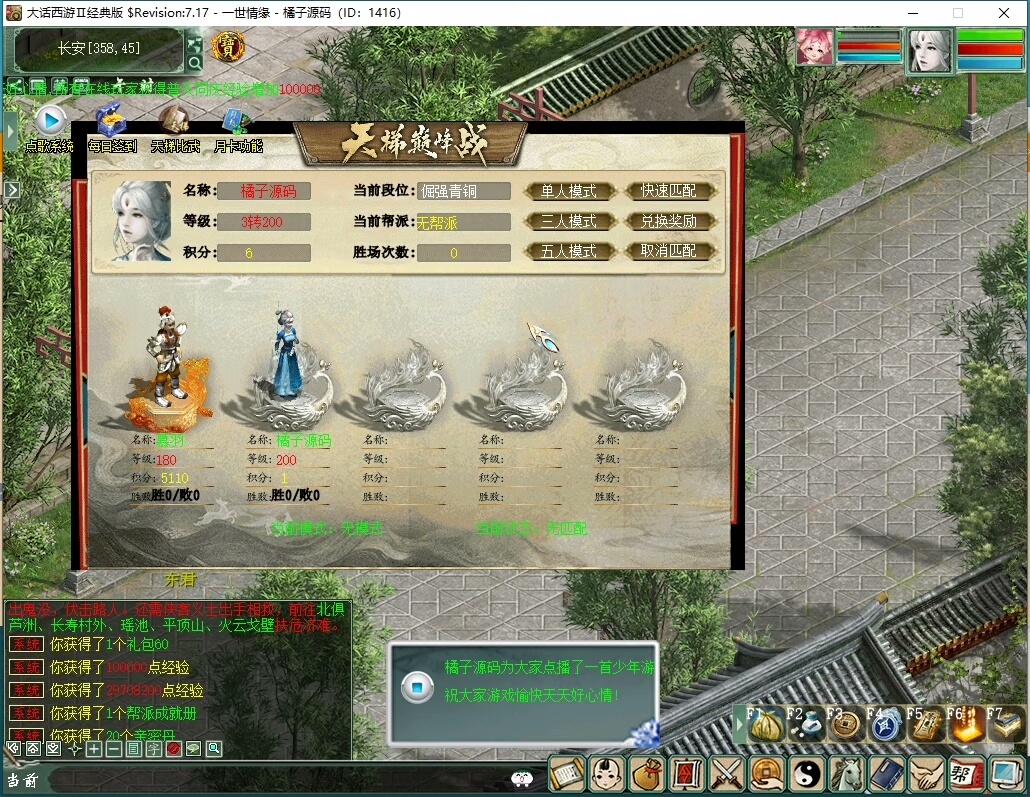Viewport: 1030px width, 797px height.
Task: Open the 帮 guild menu
Action: click(x=965, y=773)
